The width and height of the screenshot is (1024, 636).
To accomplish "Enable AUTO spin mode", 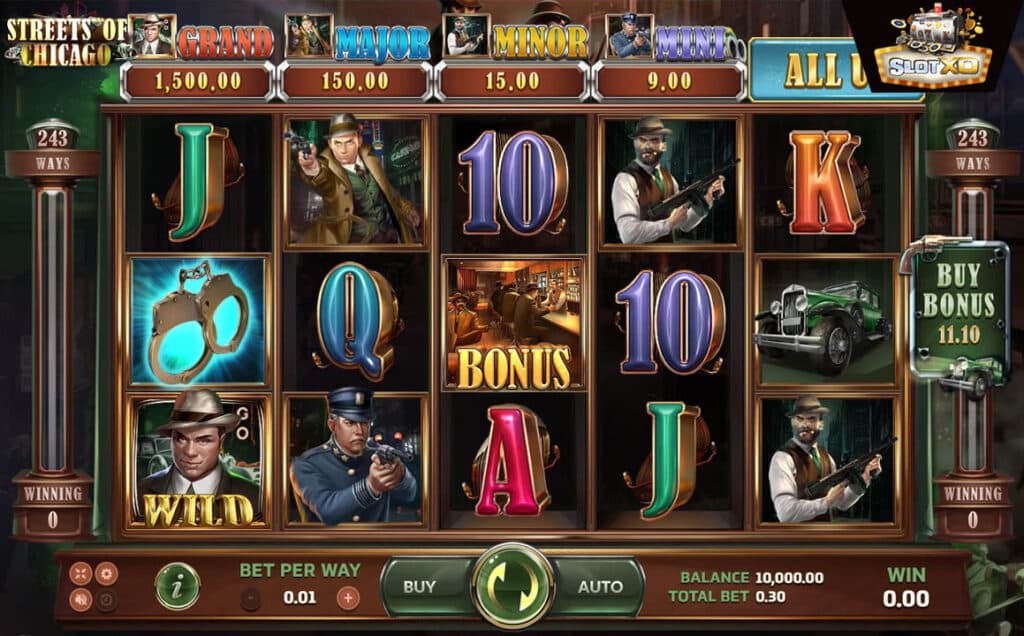I will tap(600, 586).
